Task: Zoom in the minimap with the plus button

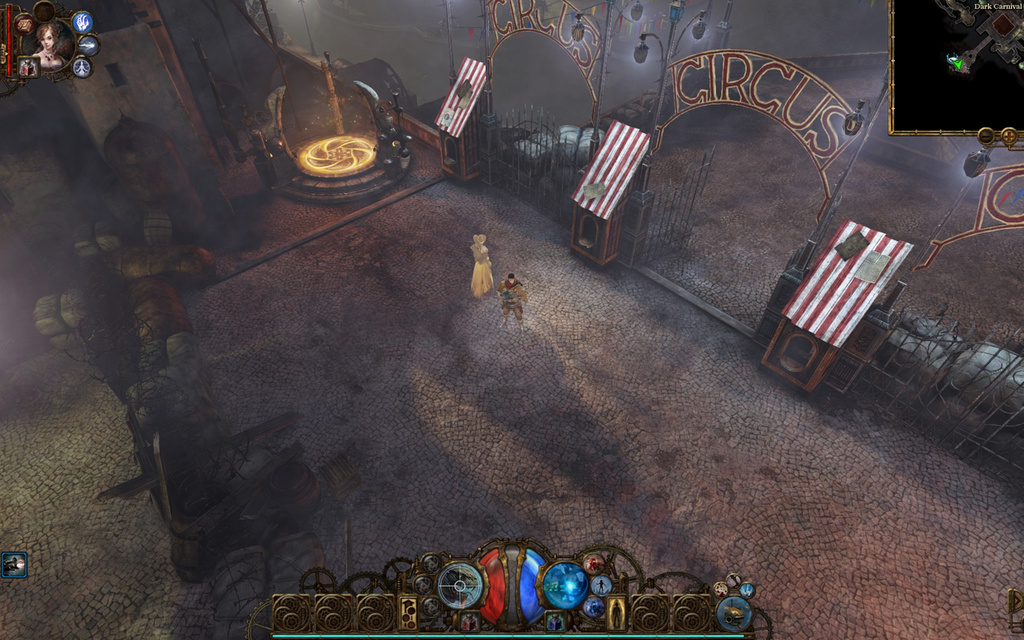Action: (1008, 135)
